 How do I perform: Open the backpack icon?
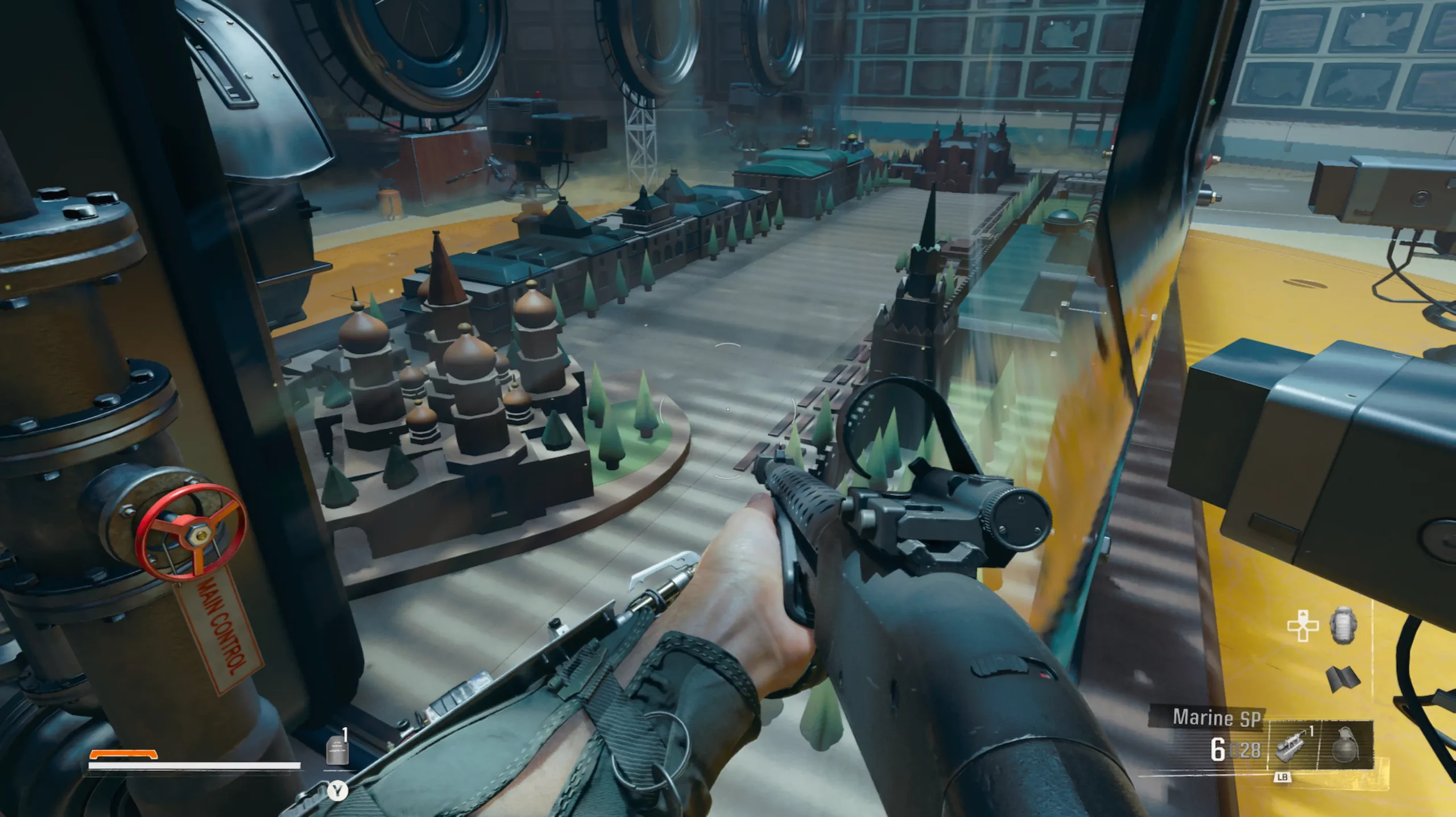[x=1343, y=625]
